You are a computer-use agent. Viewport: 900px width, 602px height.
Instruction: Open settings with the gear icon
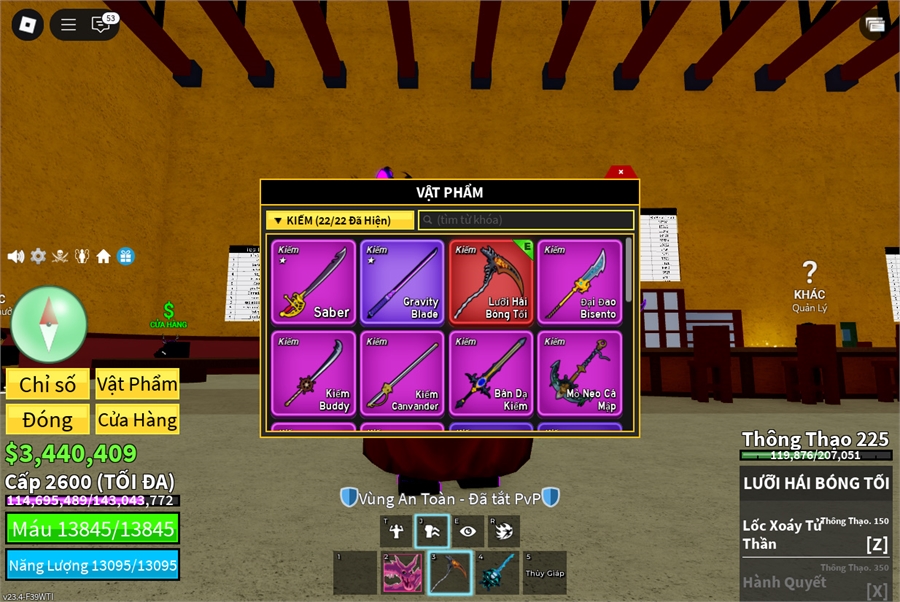coord(38,256)
